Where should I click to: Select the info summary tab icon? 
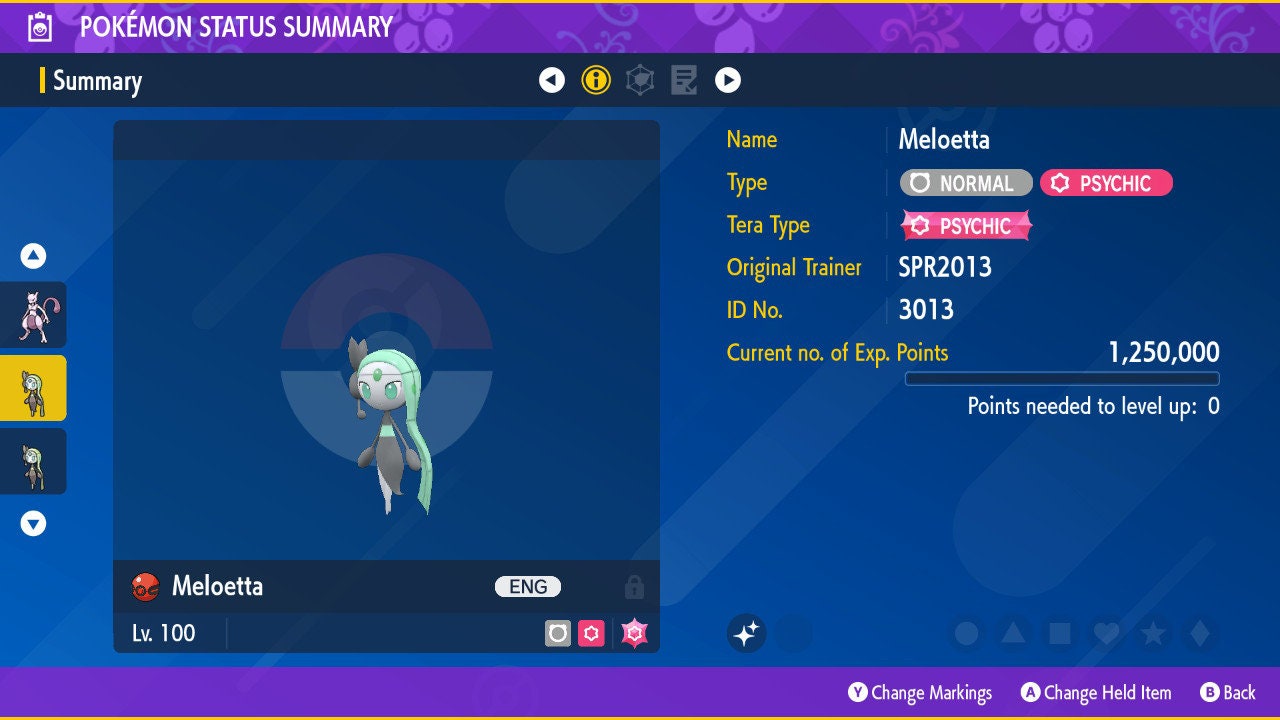tap(596, 80)
